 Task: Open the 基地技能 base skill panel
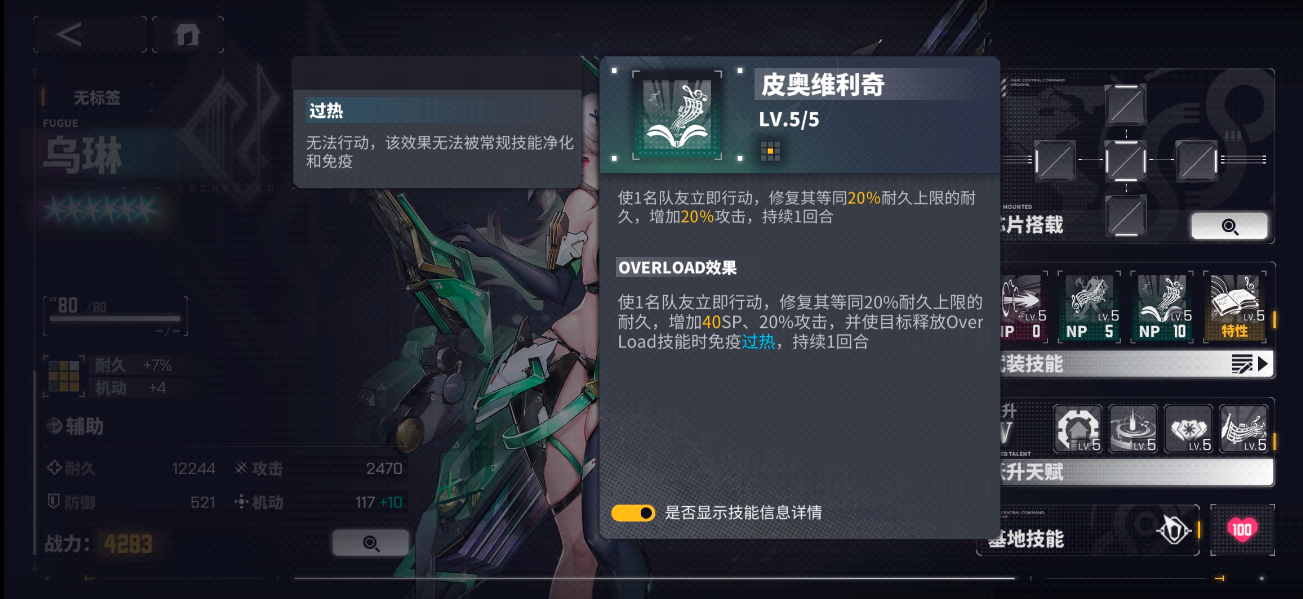tap(1090, 530)
